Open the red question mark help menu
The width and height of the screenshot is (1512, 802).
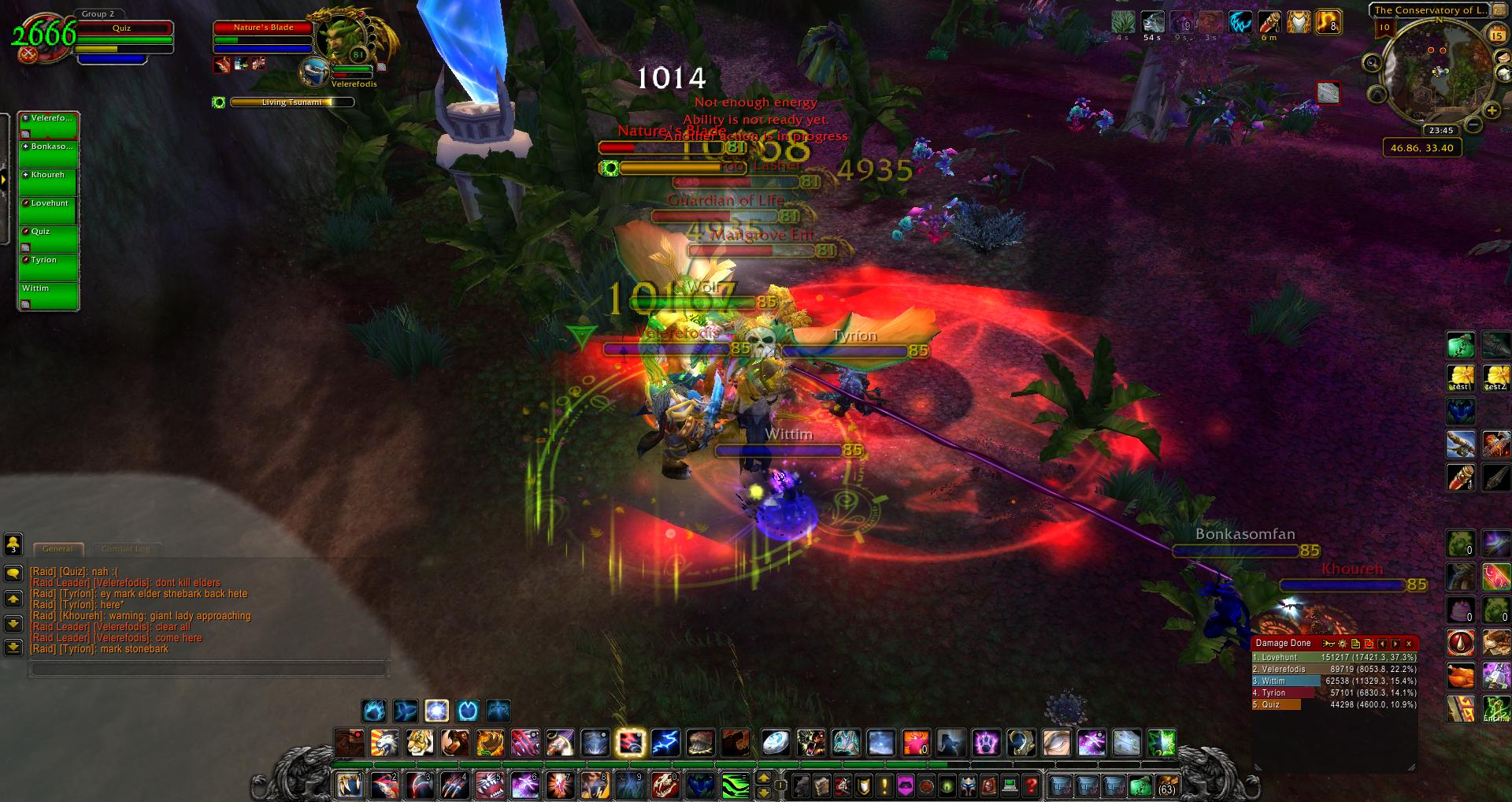[x=1031, y=785]
